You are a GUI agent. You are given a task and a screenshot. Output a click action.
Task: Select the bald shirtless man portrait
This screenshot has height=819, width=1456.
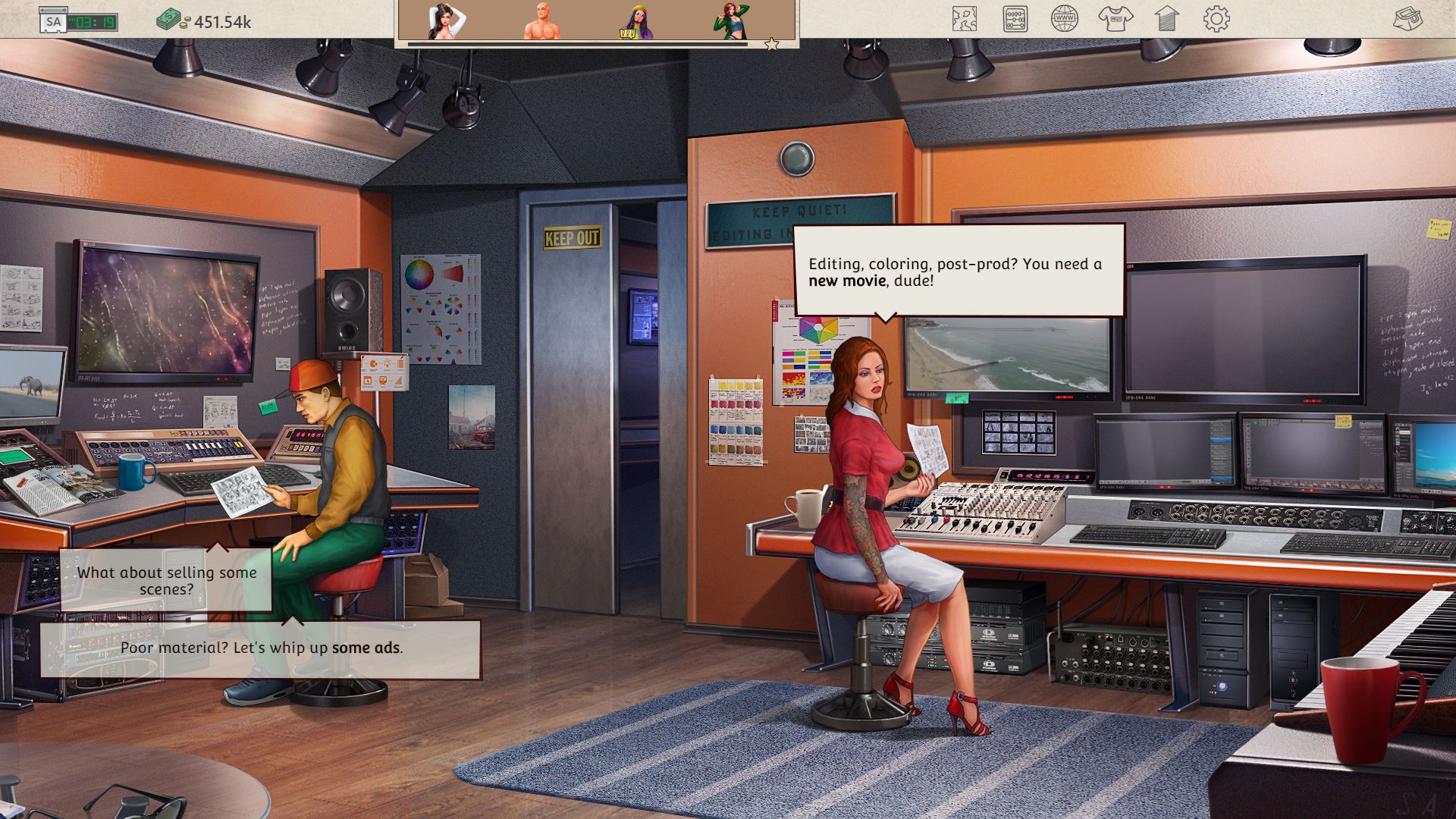(541, 20)
